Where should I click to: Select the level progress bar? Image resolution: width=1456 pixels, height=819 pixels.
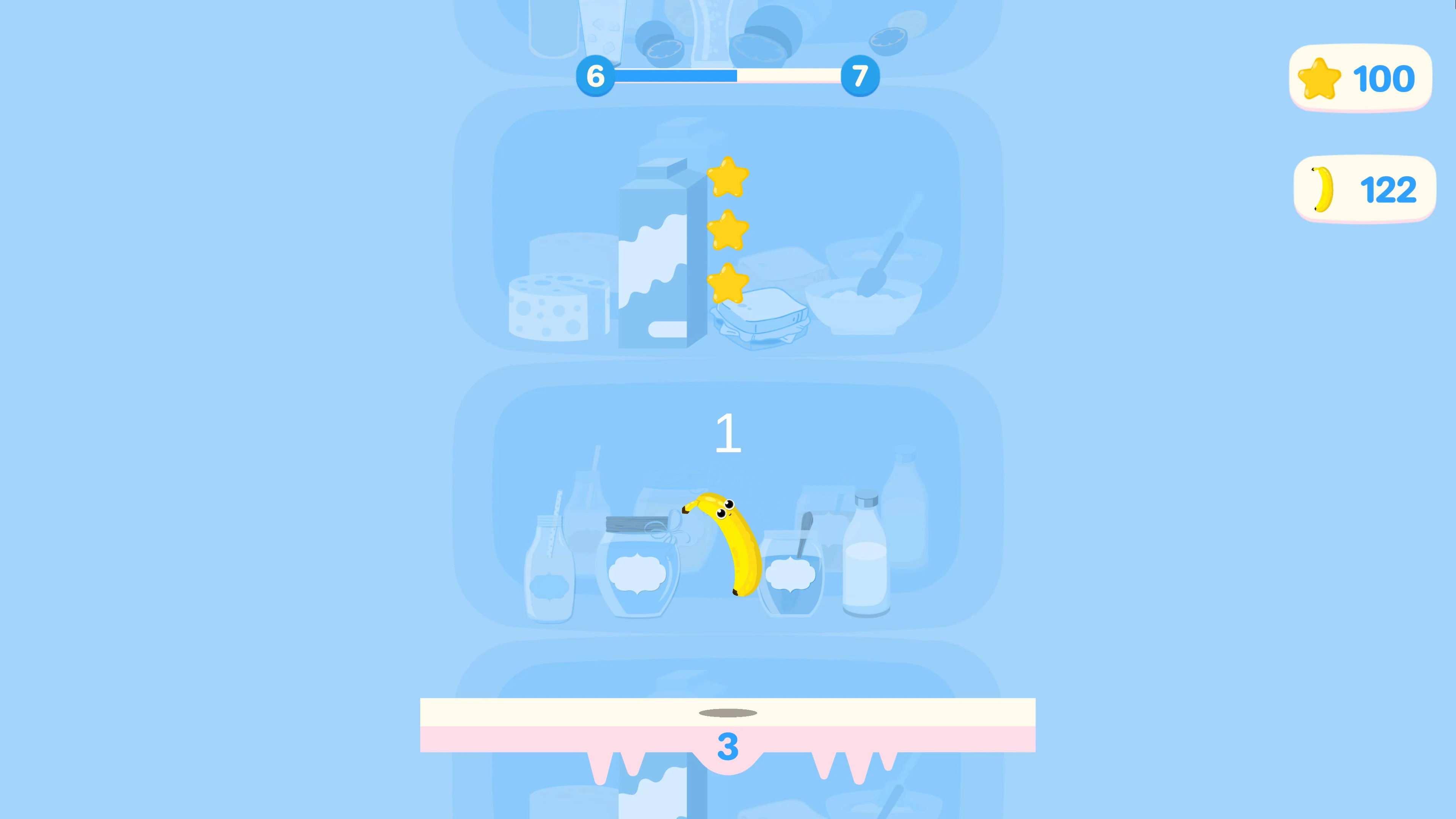[x=728, y=76]
